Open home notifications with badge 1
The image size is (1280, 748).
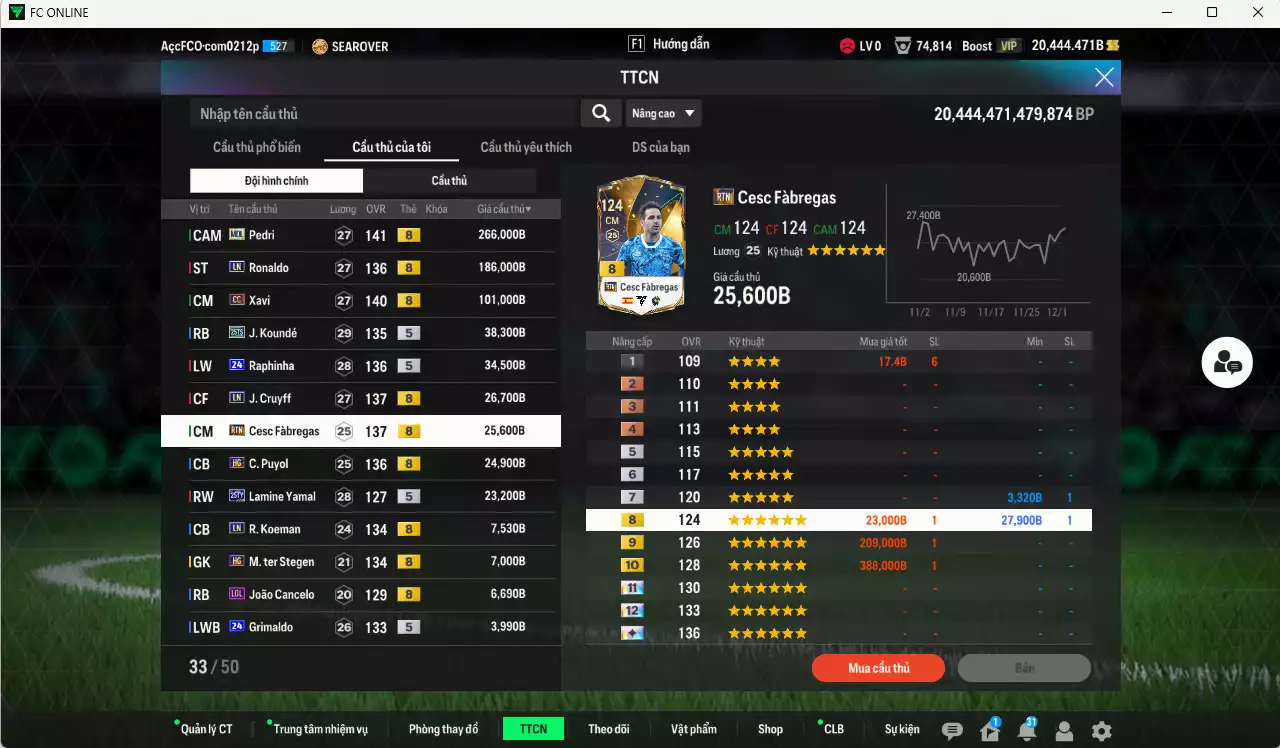point(988,730)
